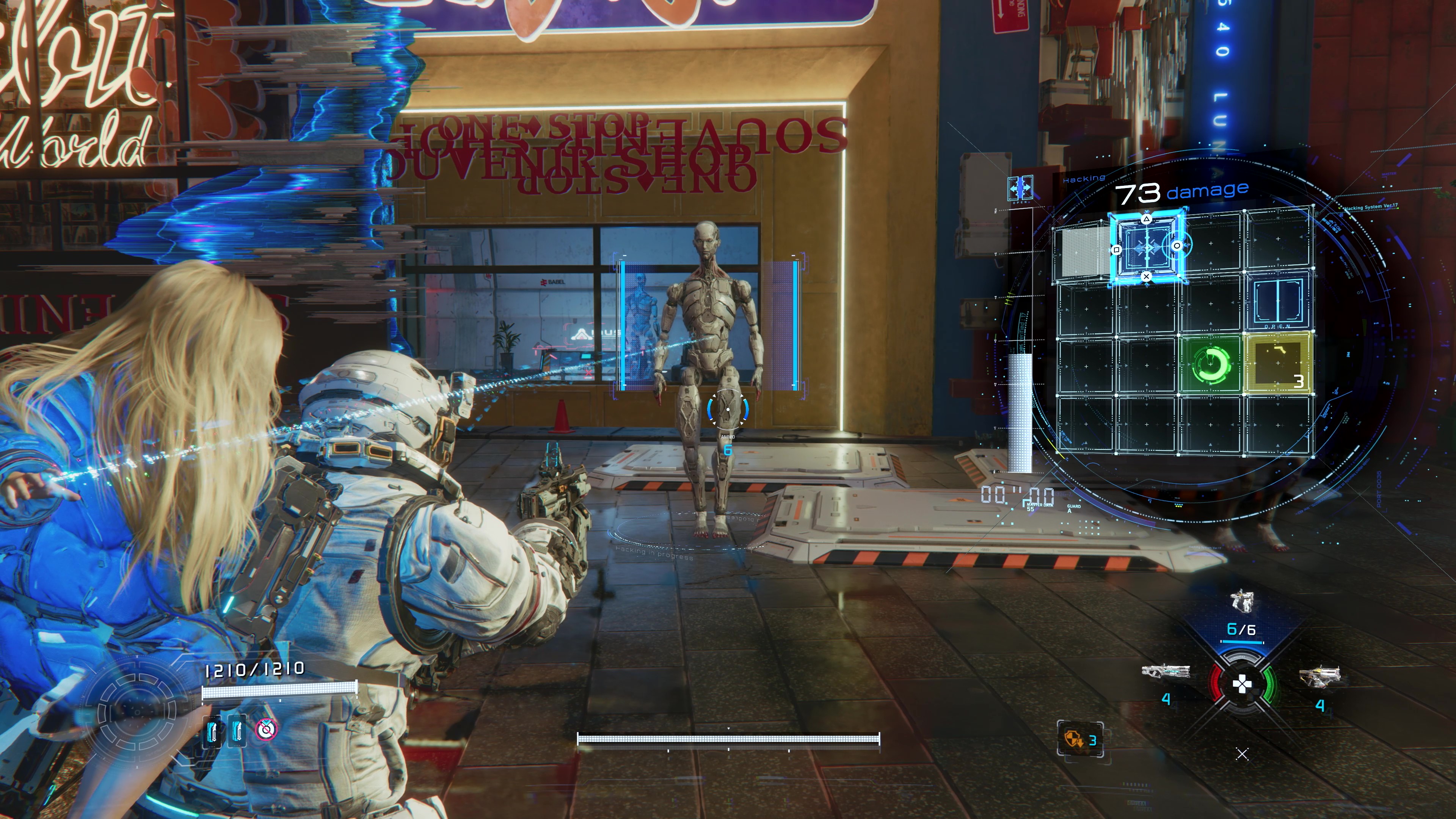The width and height of the screenshot is (1456, 819).
Task: Select the triangle button above the highlighted hack tile
Action: (1147, 219)
